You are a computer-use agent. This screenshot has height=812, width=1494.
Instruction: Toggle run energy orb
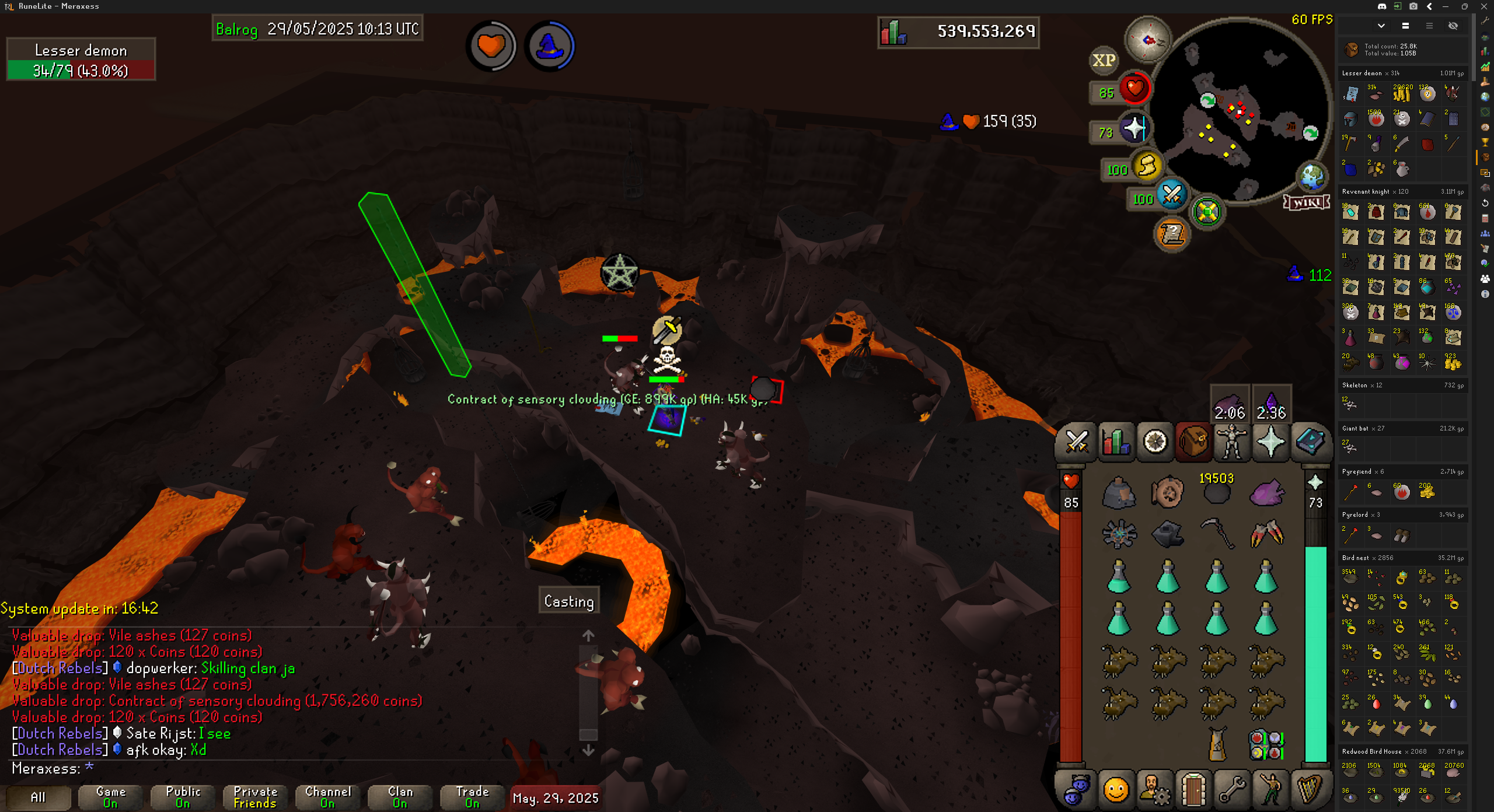tap(1147, 166)
